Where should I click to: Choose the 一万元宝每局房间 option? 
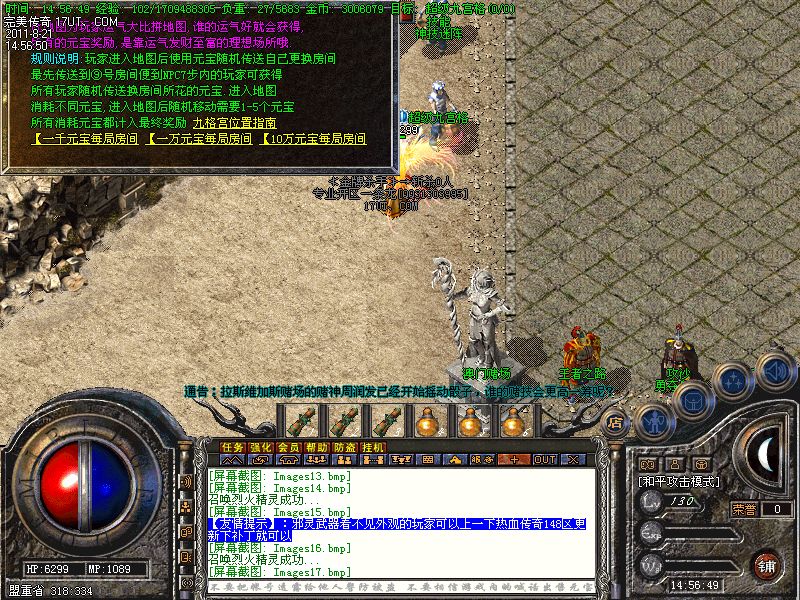point(199,139)
